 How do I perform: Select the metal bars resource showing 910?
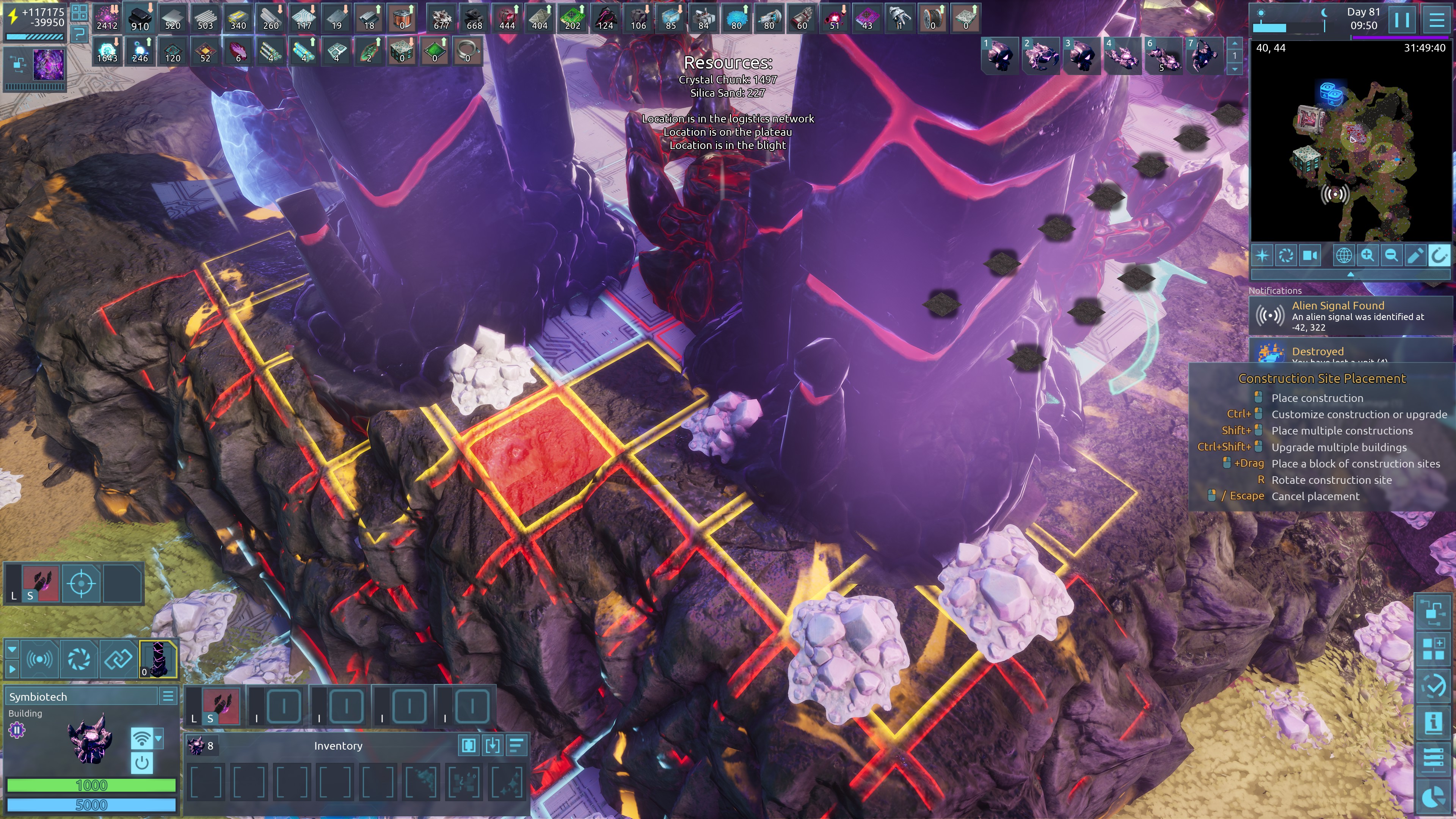click(x=140, y=18)
